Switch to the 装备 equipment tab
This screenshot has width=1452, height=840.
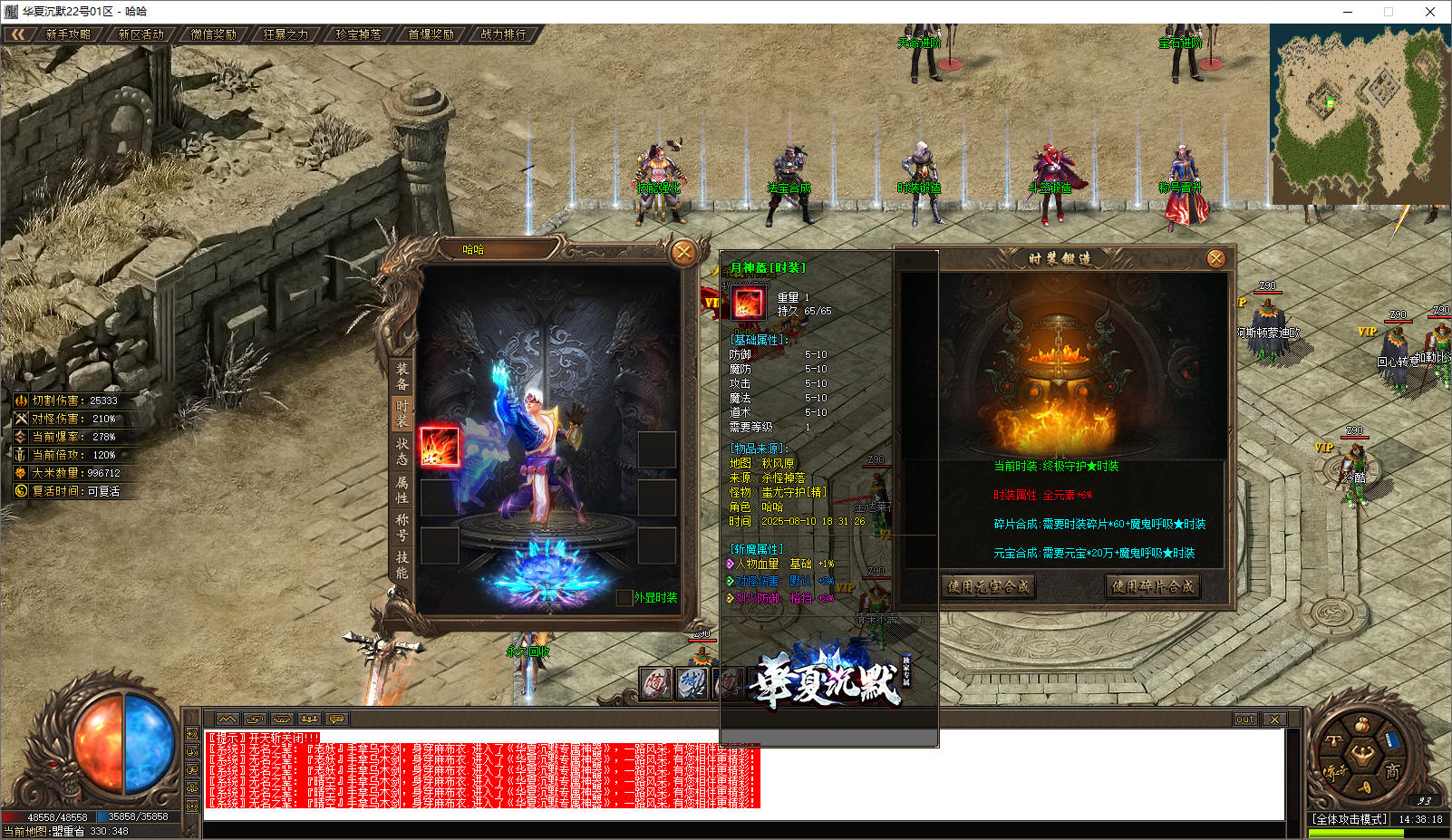(402, 376)
